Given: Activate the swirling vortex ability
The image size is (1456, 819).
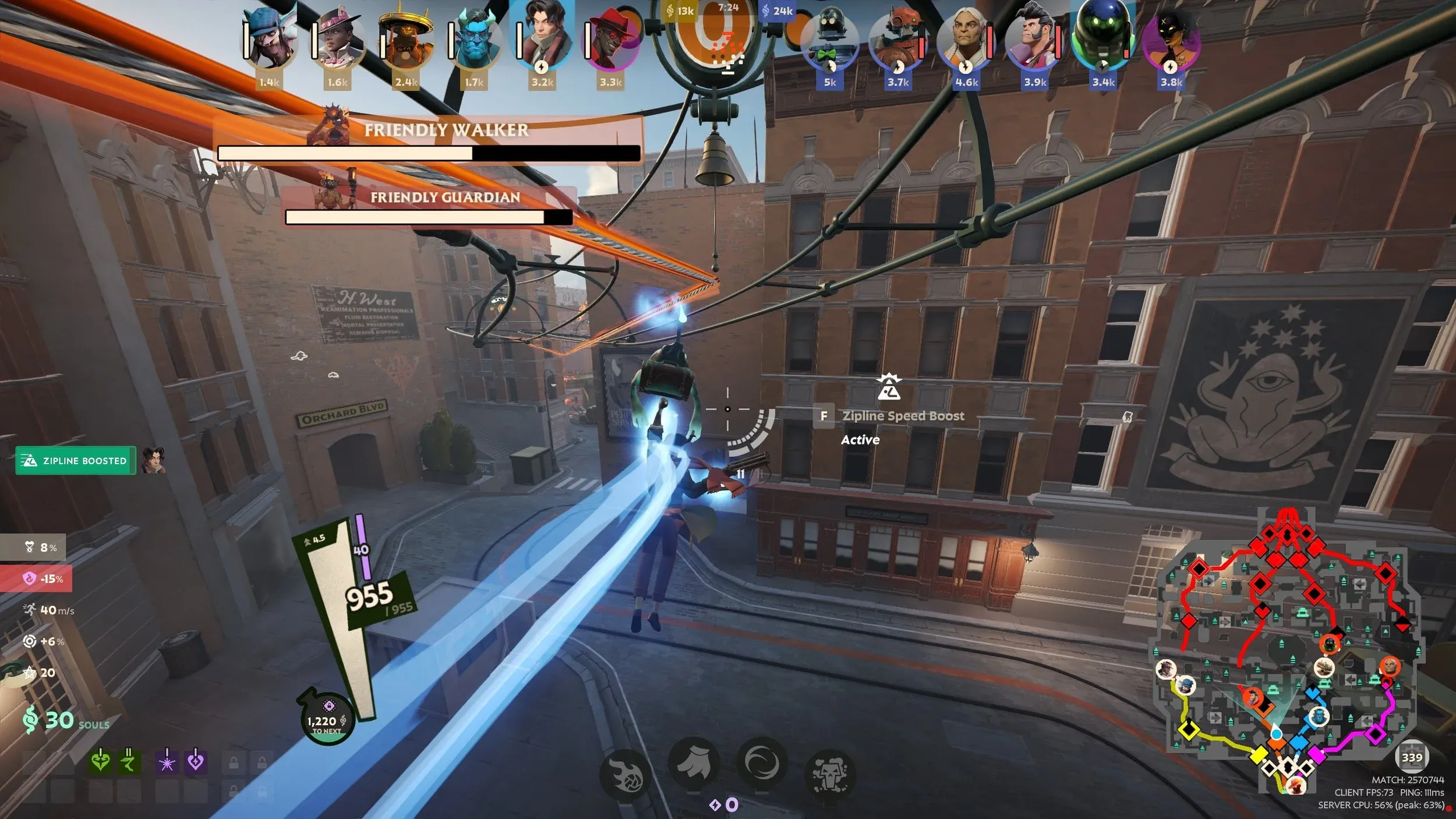Looking at the screenshot, I should (x=762, y=763).
